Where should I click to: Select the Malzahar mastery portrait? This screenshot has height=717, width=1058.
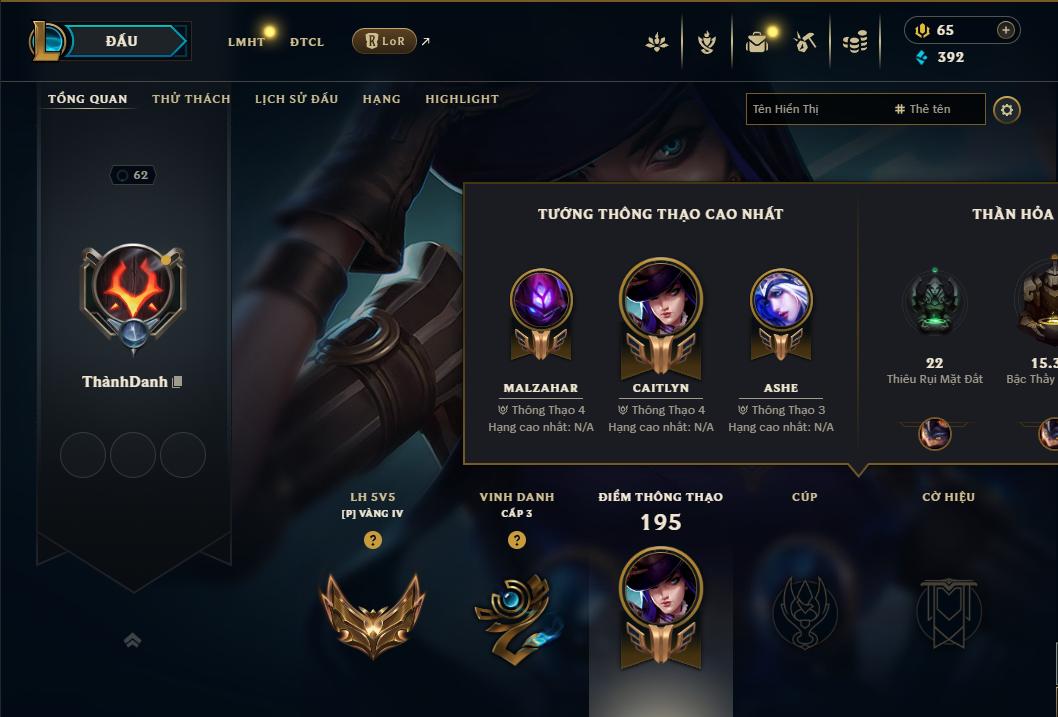click(x=541, y=301)
